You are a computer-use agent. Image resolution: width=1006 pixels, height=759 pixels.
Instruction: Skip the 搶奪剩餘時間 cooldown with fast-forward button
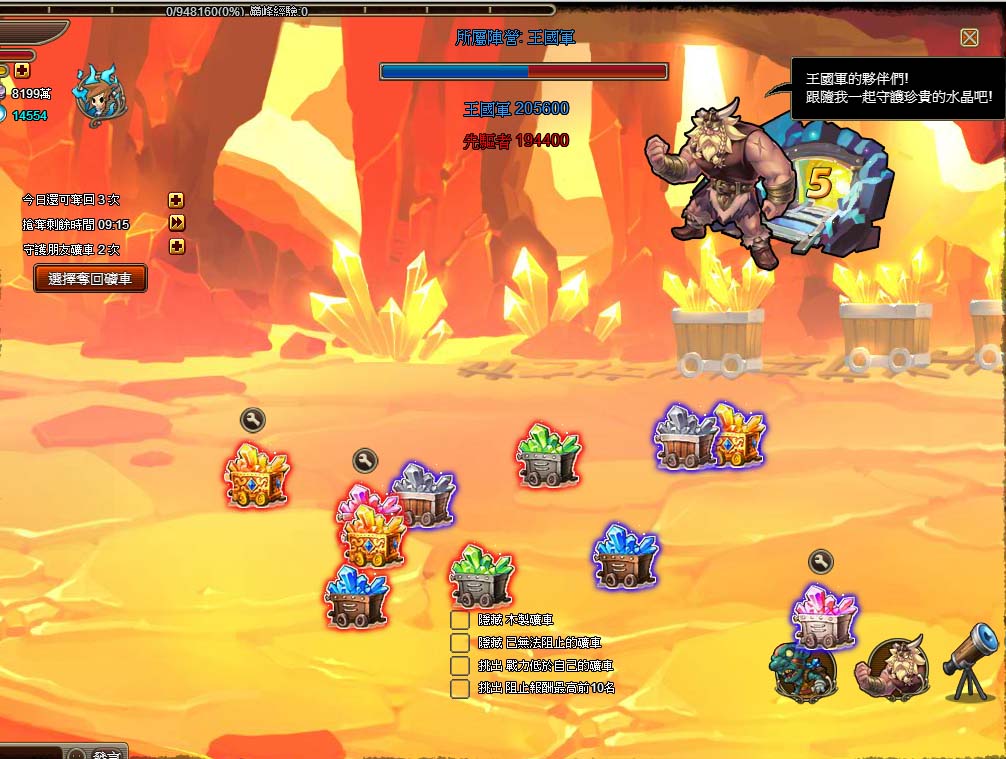coord(177,223)
